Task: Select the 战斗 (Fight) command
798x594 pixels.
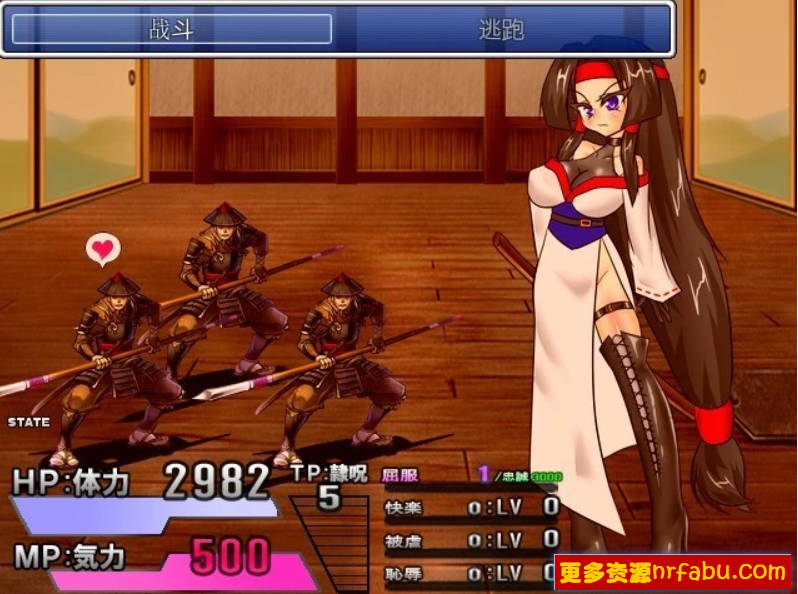Action: (171, 29)
